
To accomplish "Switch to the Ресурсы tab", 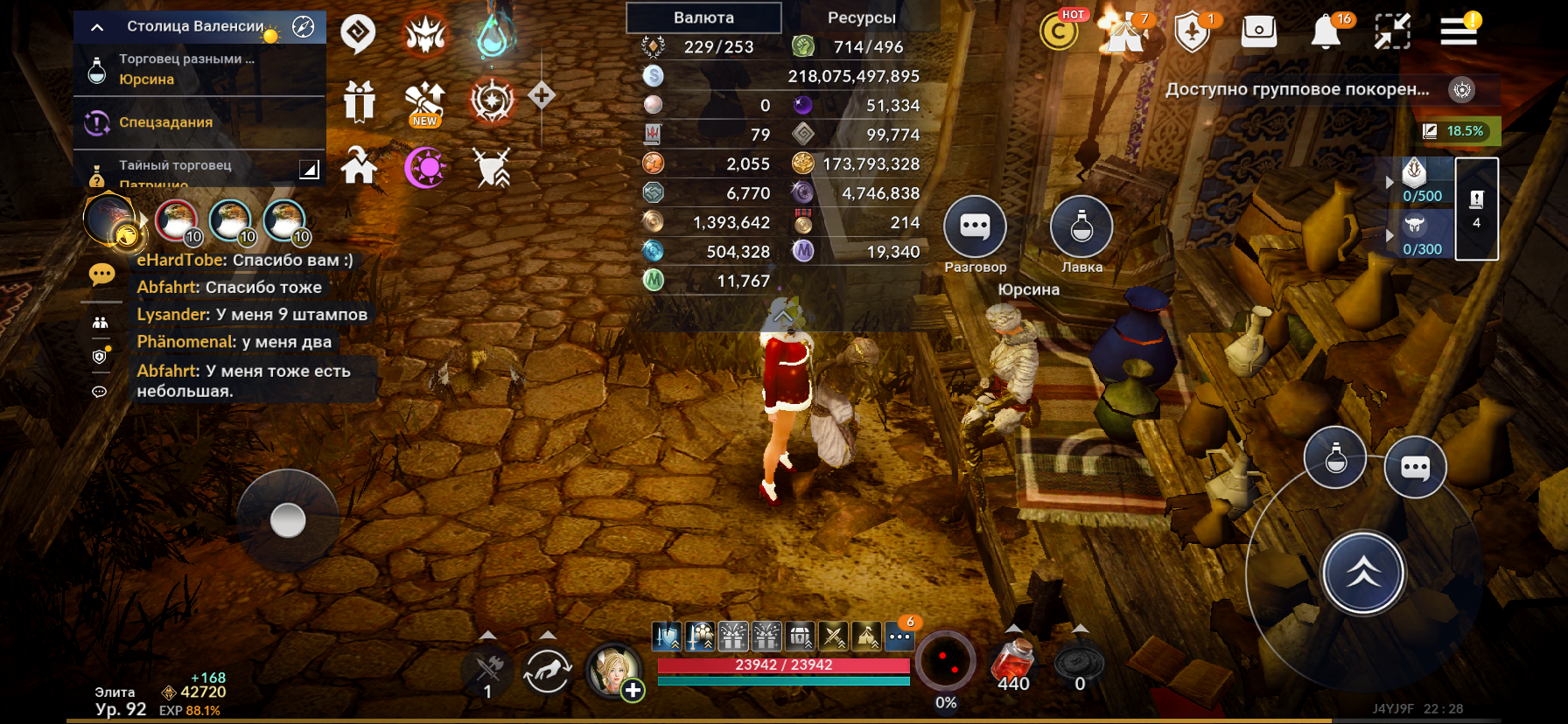I will coord(861,17).
